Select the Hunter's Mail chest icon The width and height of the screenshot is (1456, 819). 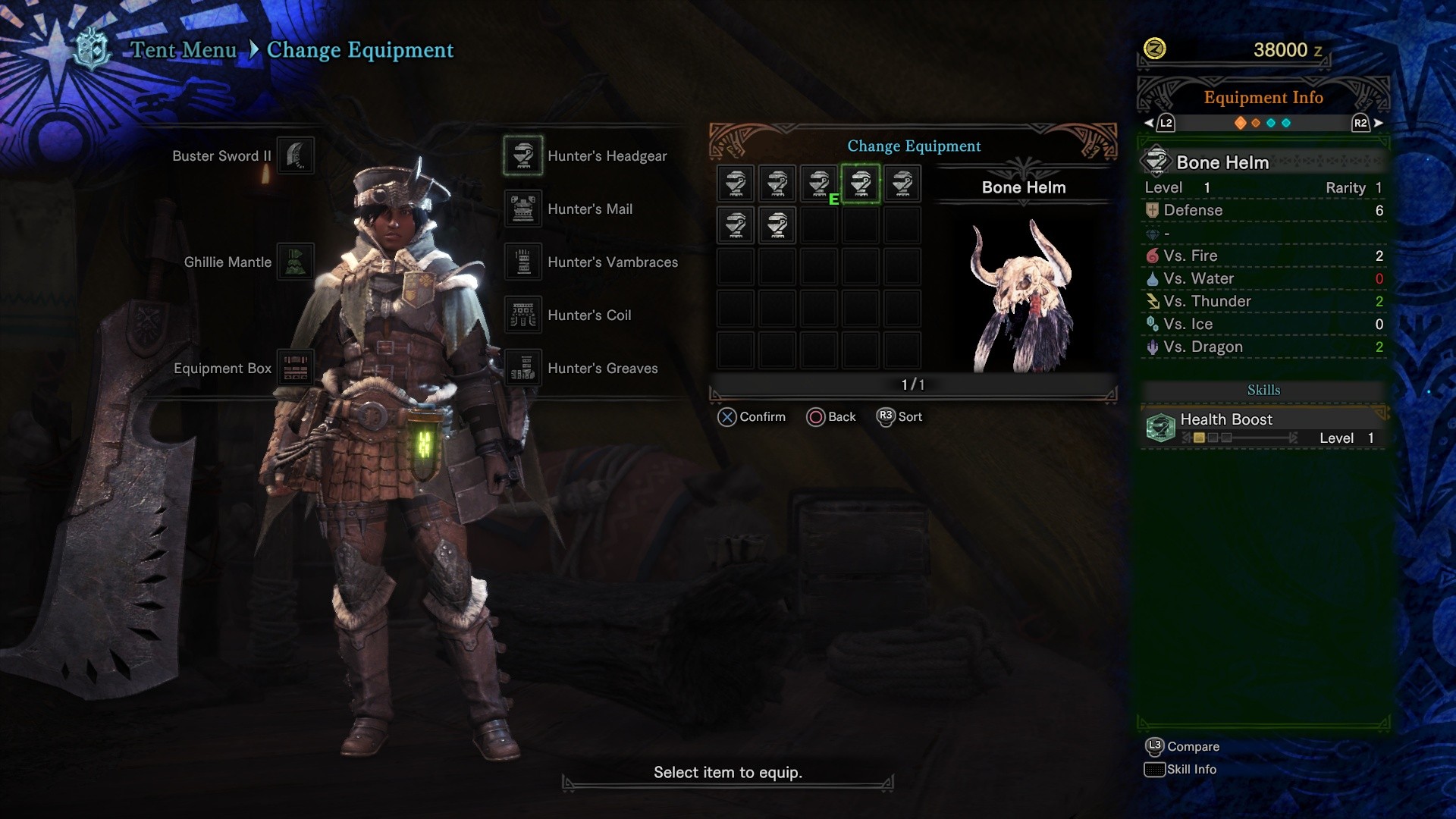click(522, 209)
